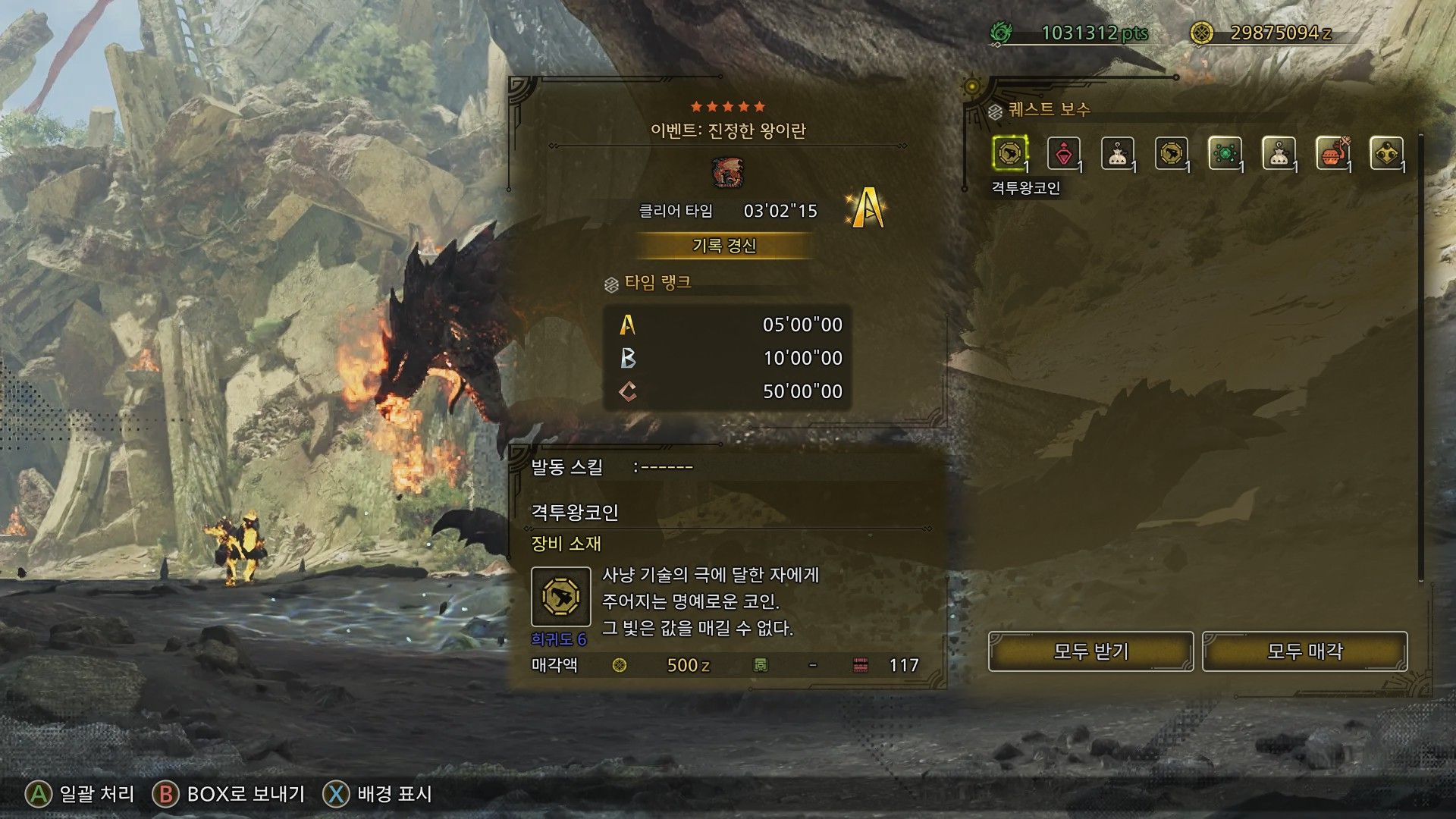Select the orange barrel-shaped reward item
1456x819 pixels.
coord(1332,154)
